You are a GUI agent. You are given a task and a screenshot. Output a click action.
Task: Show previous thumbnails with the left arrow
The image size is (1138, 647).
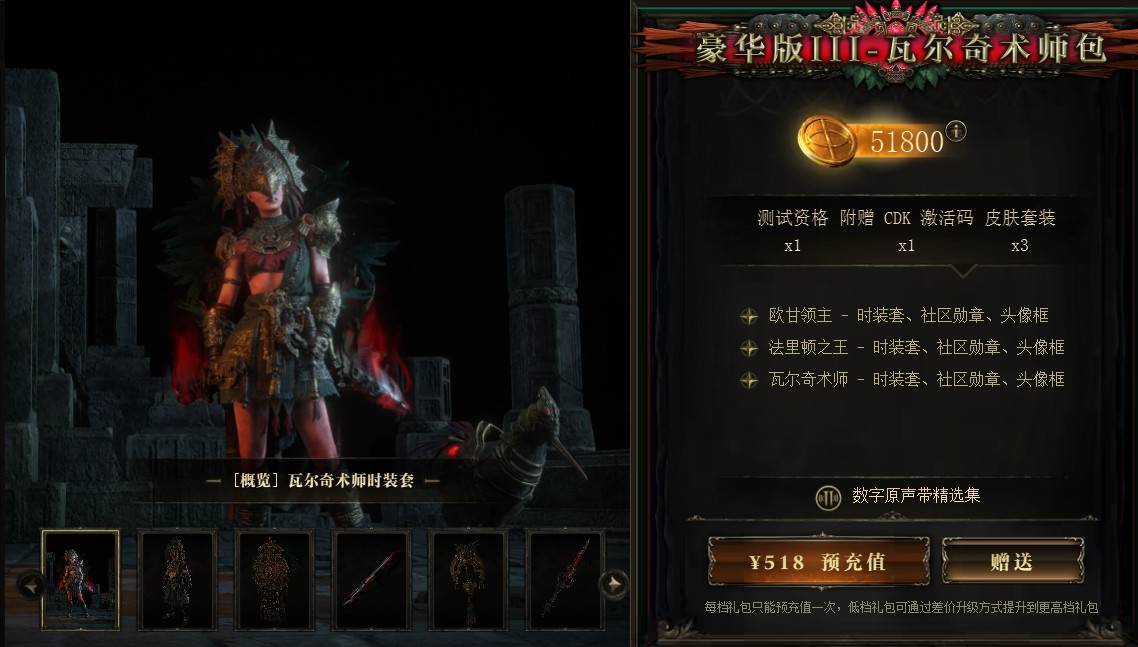pos(30,585)
